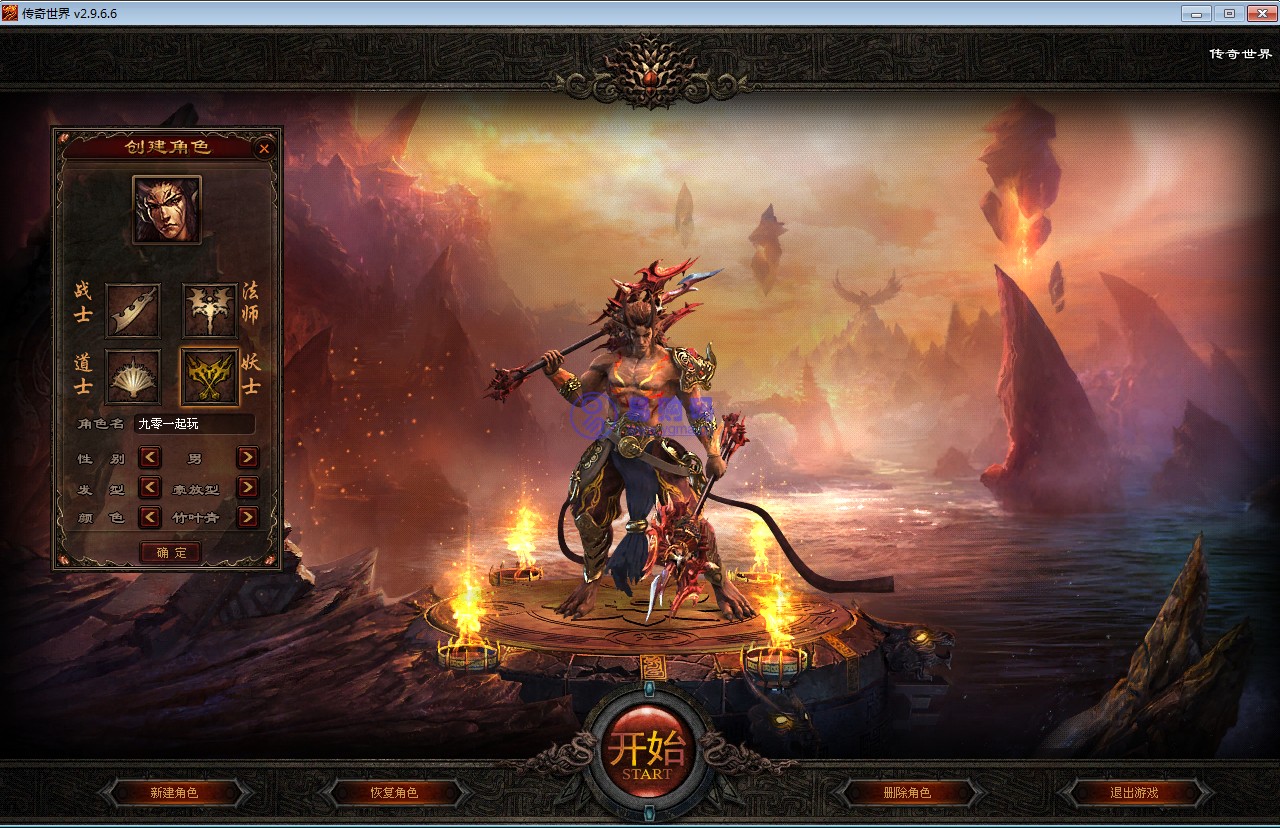1280x828 pixels.
Task: Switch 性别 gender with the left arrow
Action: pyautogui.click(x=150, y=458)
